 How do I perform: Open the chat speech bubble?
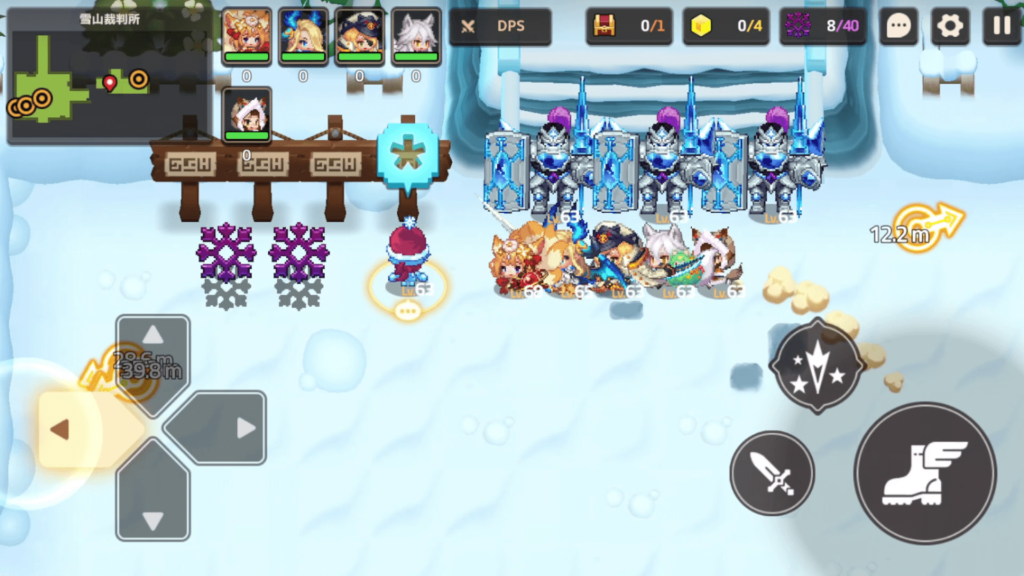898,27
